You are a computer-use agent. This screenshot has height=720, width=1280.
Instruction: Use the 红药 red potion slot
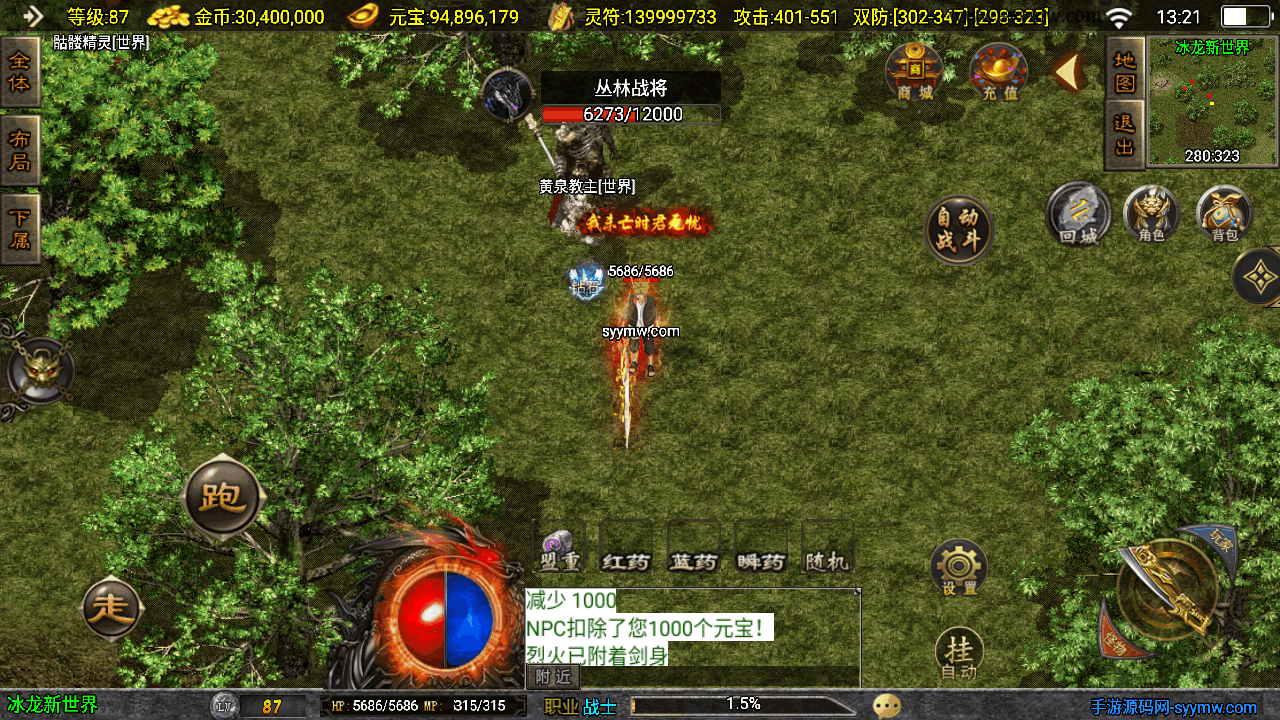tap(626, 550)
